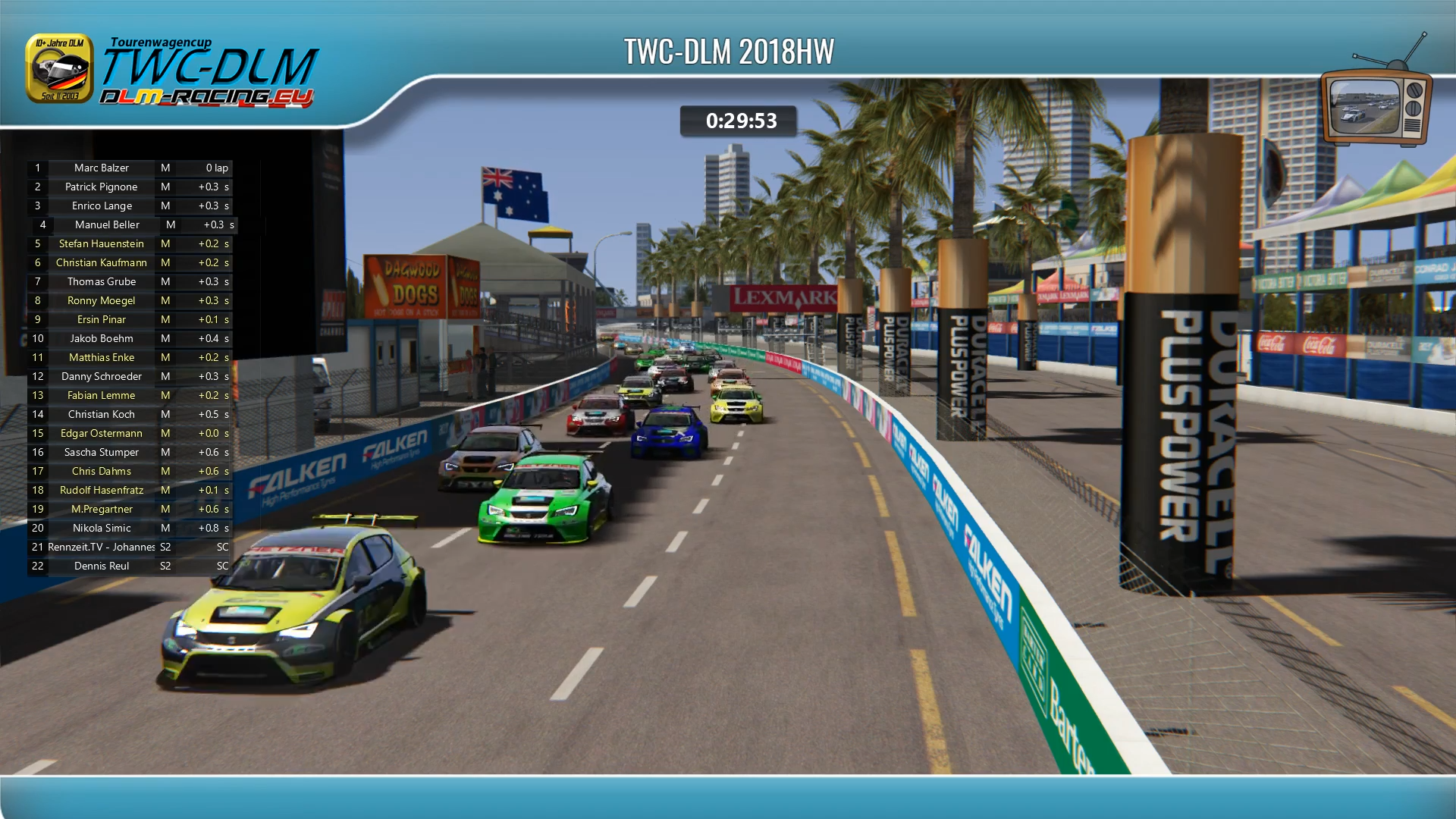Select Christian Kaufmann's standings entry
Screen dimensions: 1456x819
pyautogui.click(x=102, y=262)
